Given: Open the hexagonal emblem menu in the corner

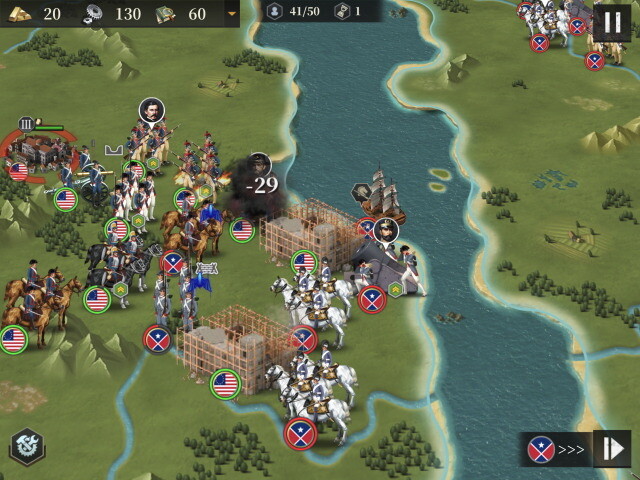Looking at the screenshot, I should [x=27, y=447].
